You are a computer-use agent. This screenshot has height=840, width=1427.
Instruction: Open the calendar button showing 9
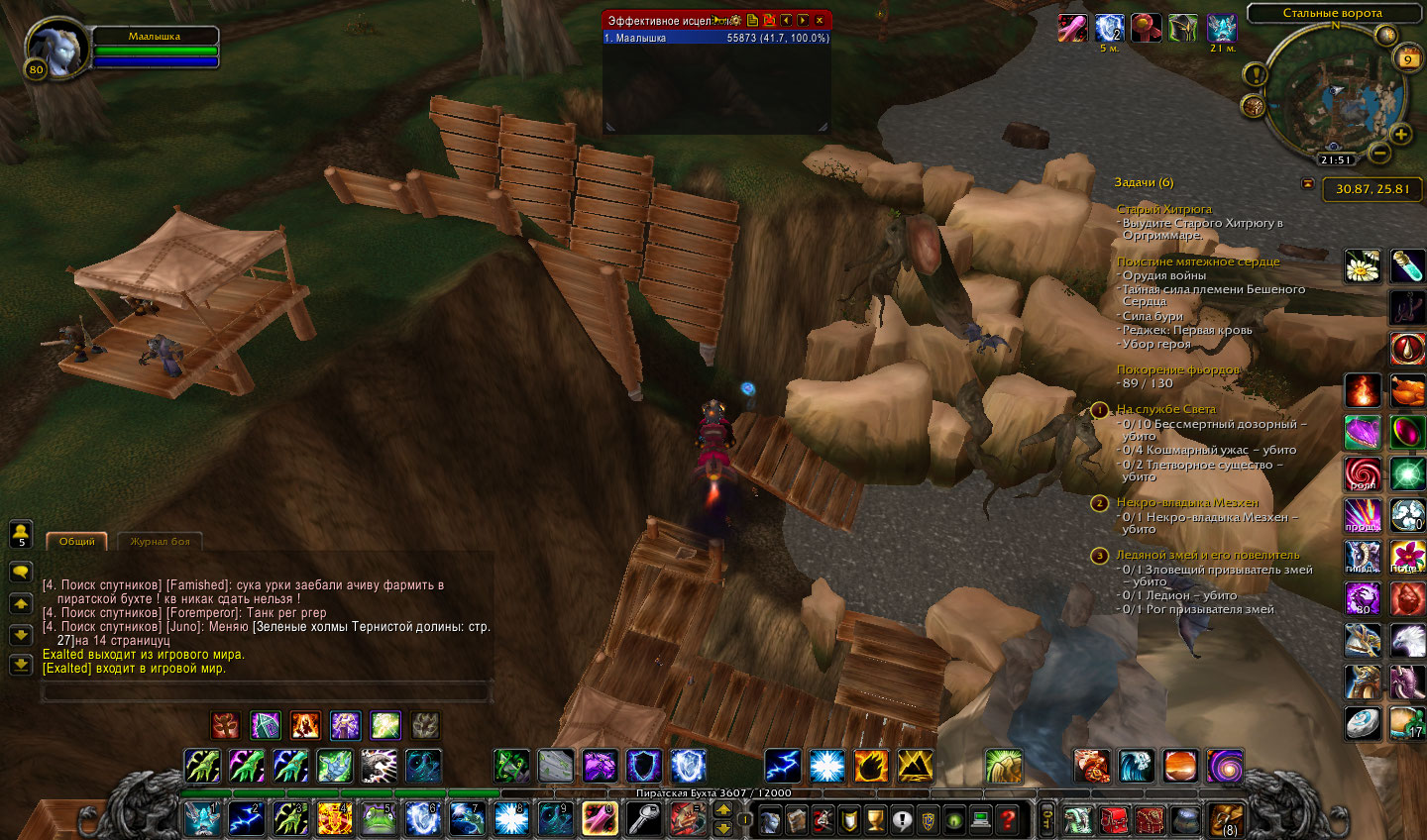(x=1407, y=58)
